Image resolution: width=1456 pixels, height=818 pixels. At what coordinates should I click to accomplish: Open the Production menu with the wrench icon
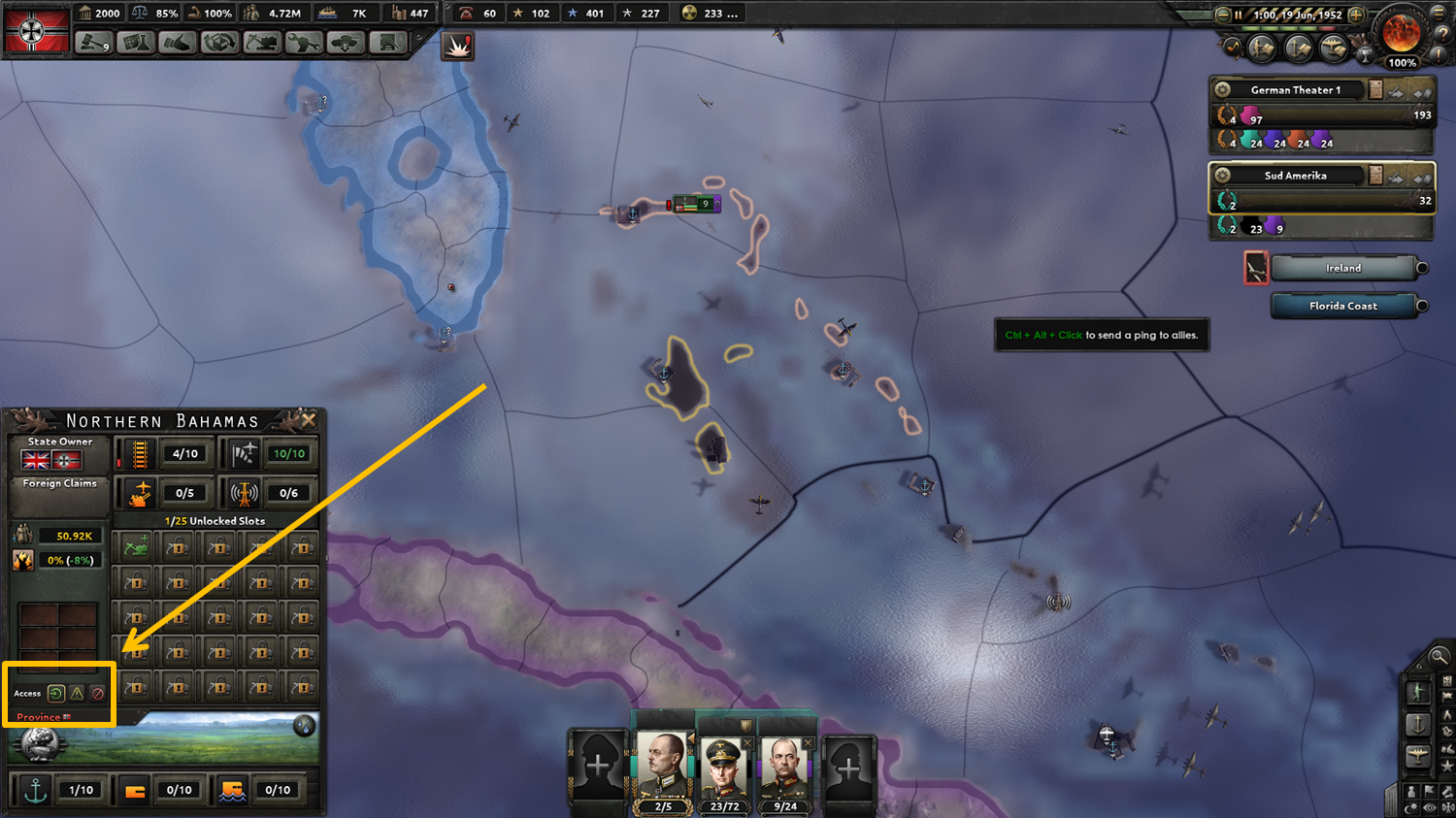[303, 44]
